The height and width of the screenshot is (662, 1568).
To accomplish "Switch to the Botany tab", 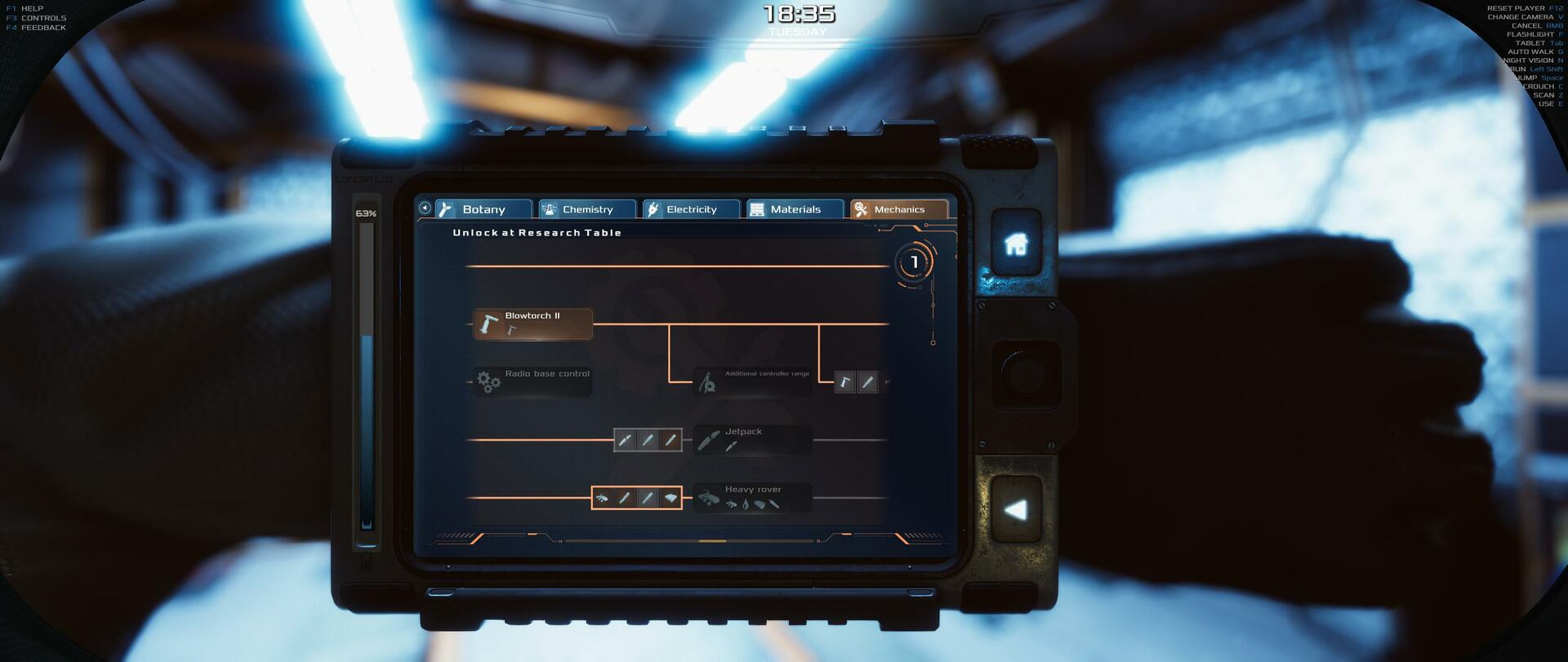I will 483,209.
